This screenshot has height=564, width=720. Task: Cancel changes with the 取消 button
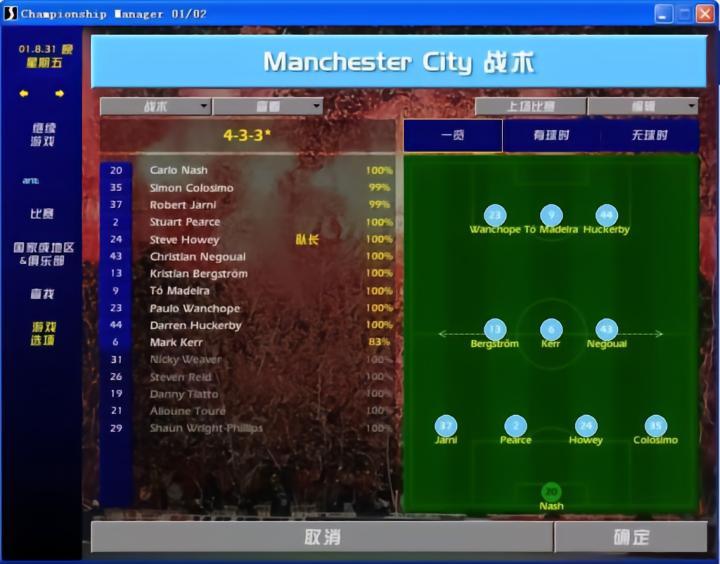click(322, 537)
